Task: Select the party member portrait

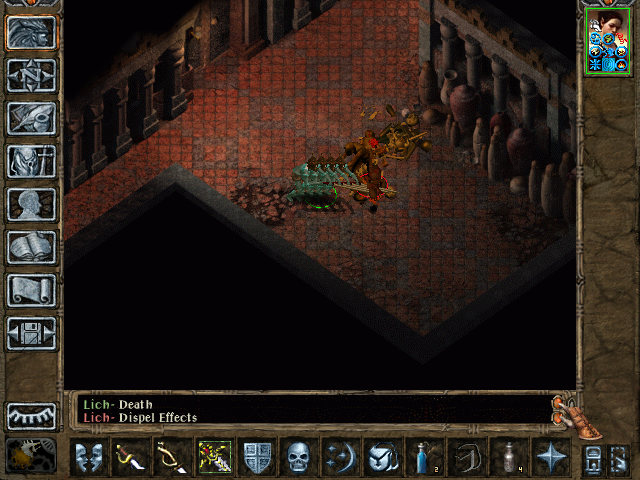Action: point(607,42)
